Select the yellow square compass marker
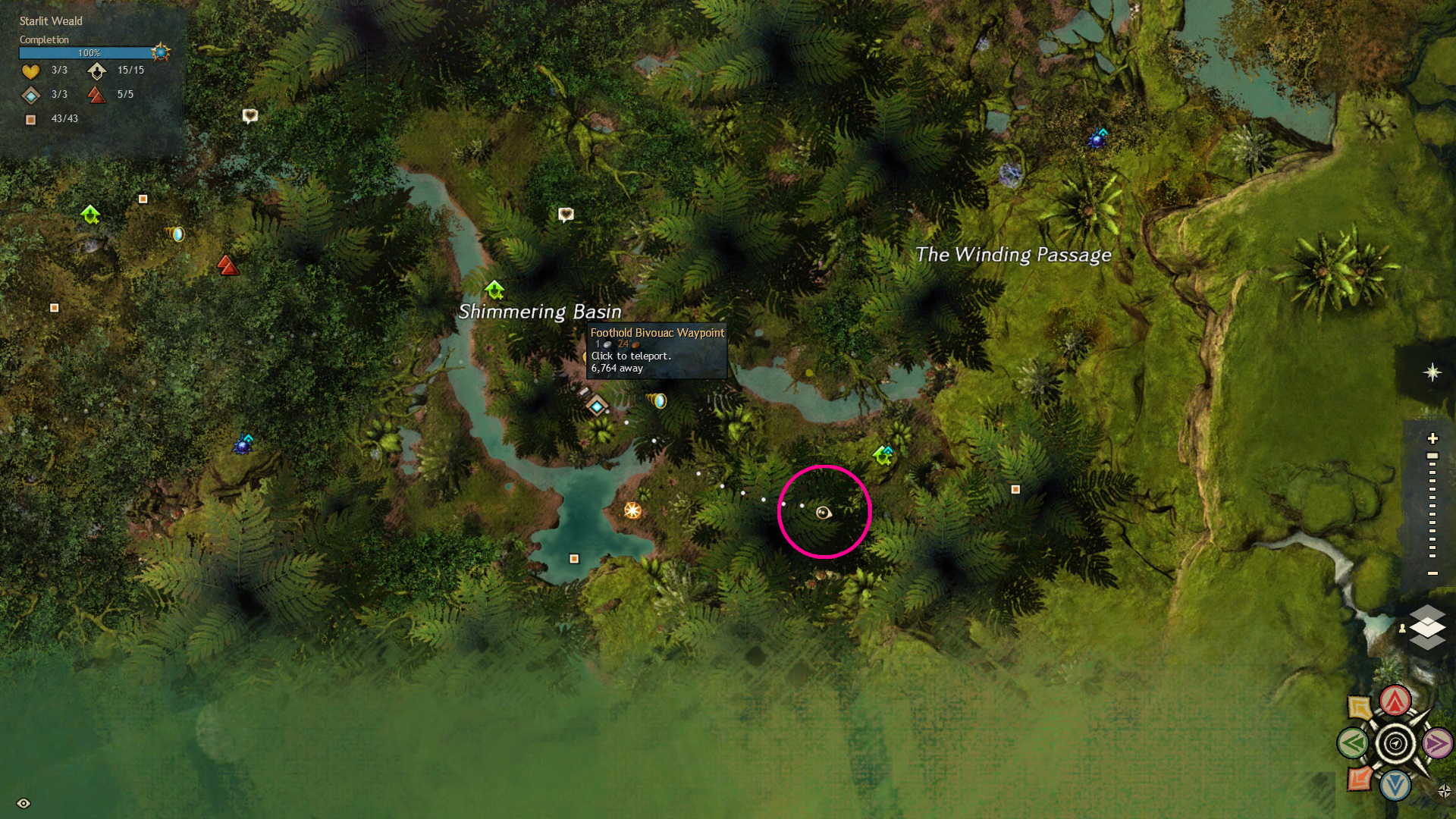Screen dimensions: 1456x819 point(1360,708)
